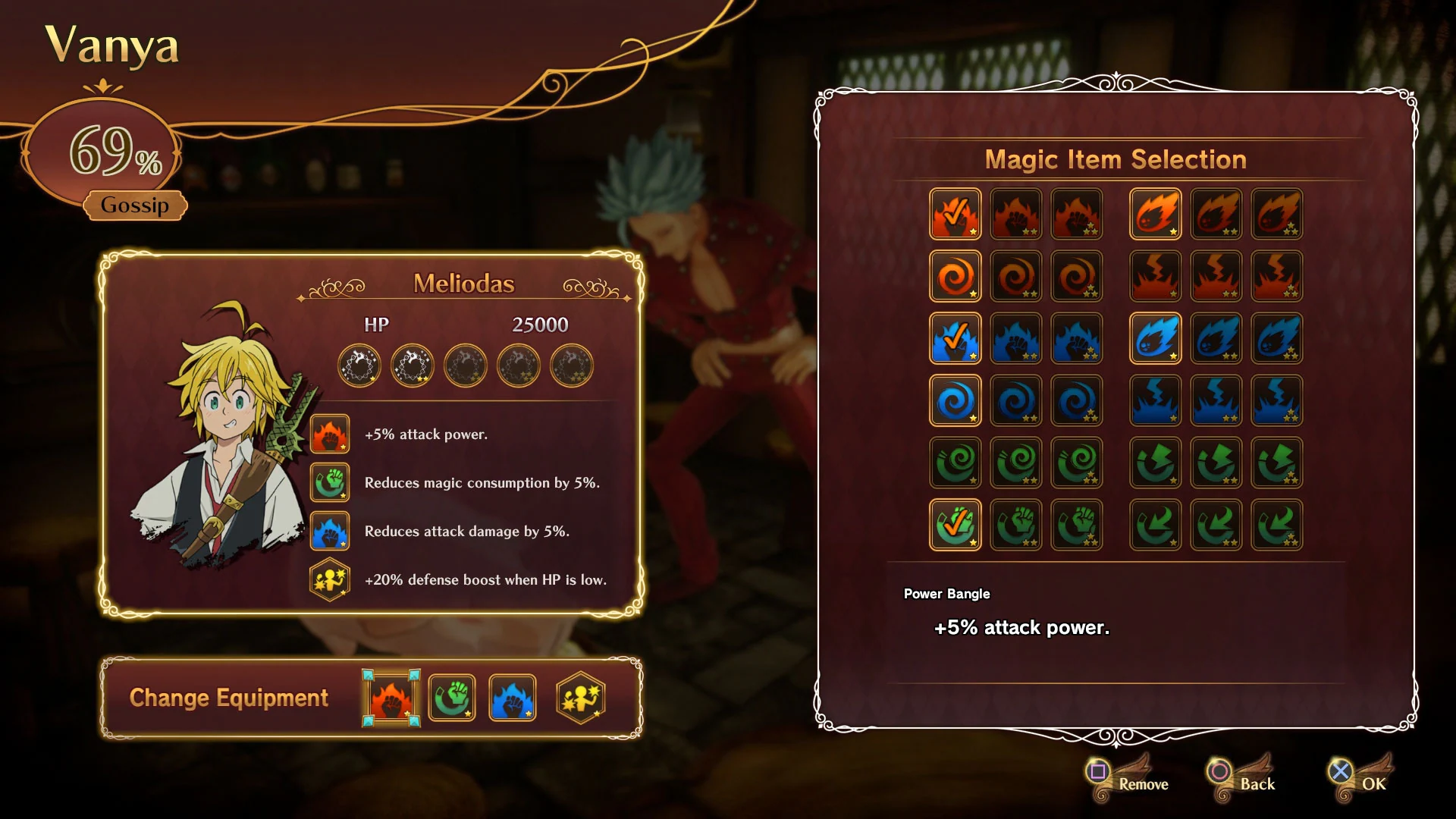Screen dimensions: 1456x819
Task: Unequip the checkmarked blue fist magic item
Action: click(955, 339)
